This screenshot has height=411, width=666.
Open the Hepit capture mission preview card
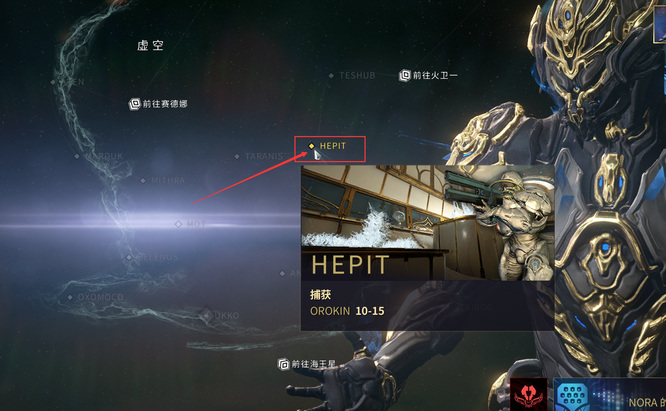pyautogui.click(x=427, y=248)
